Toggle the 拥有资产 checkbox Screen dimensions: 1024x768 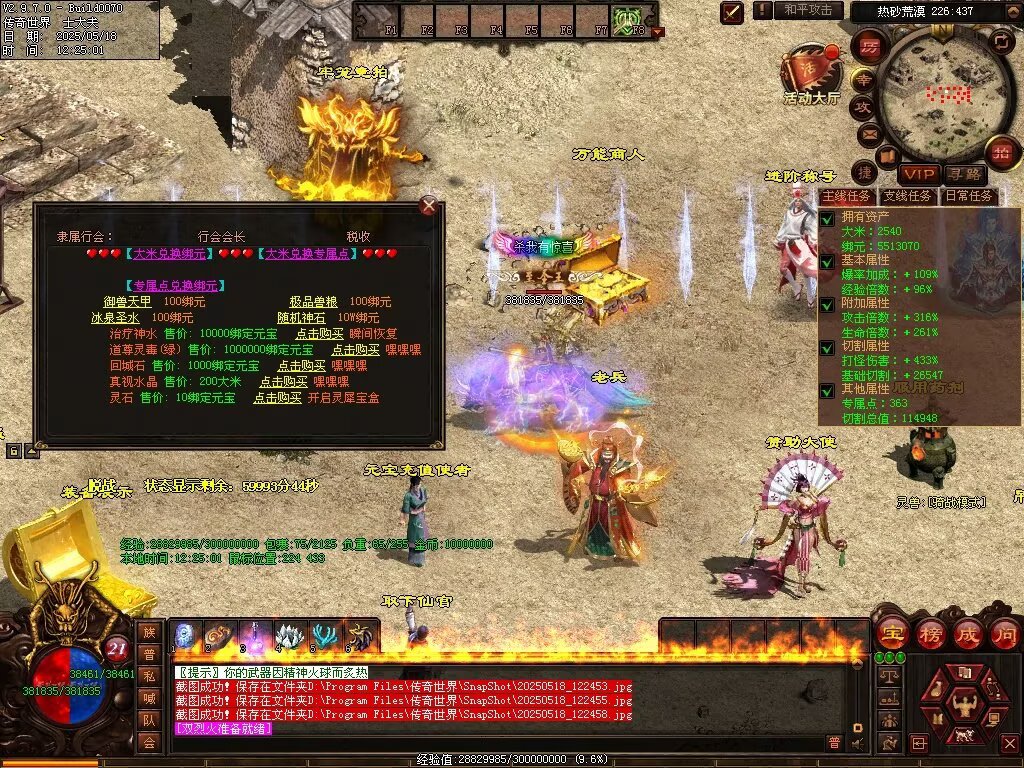(827, 217)
